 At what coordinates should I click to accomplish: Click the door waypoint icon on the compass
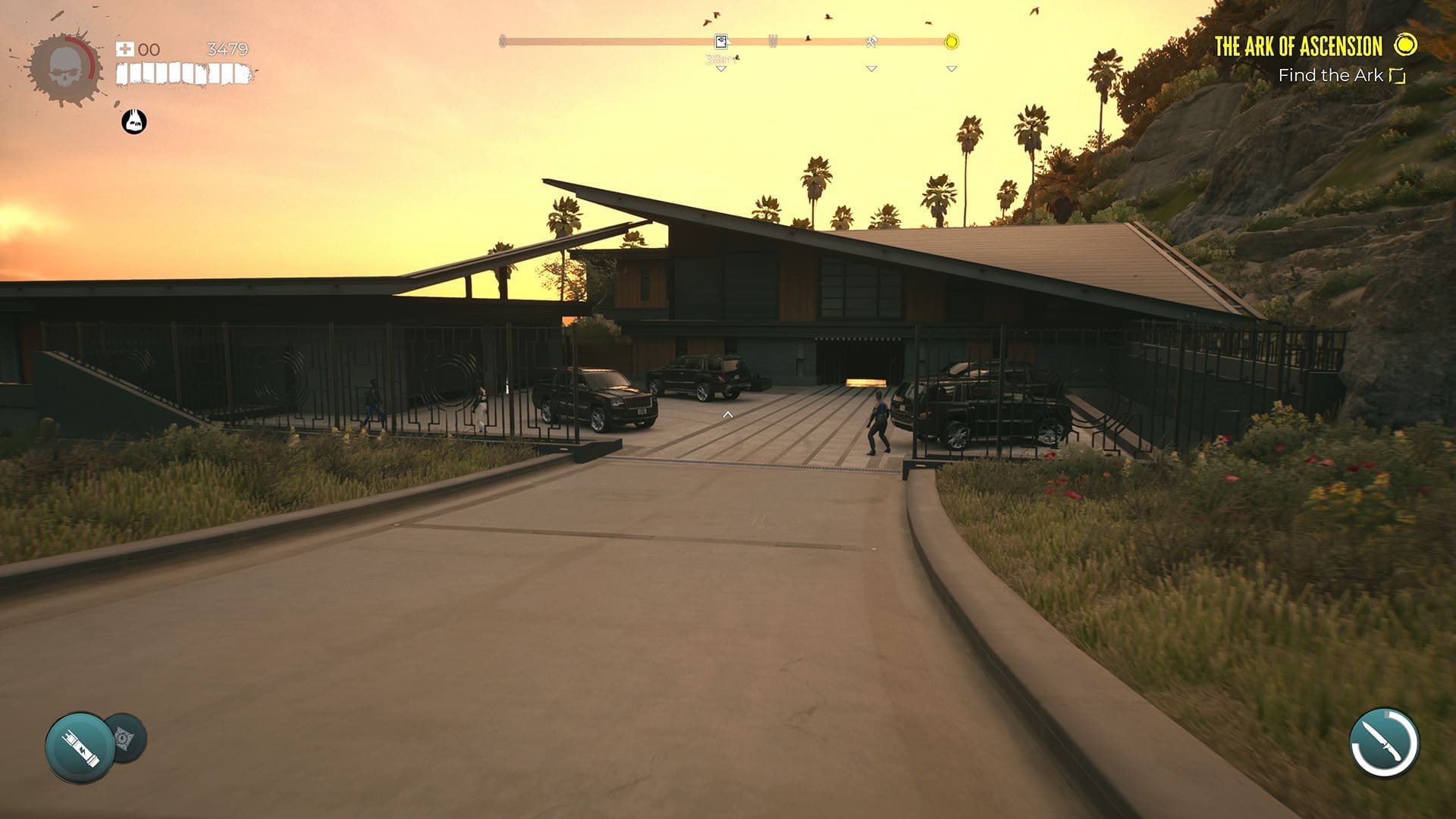pos(721,40)
